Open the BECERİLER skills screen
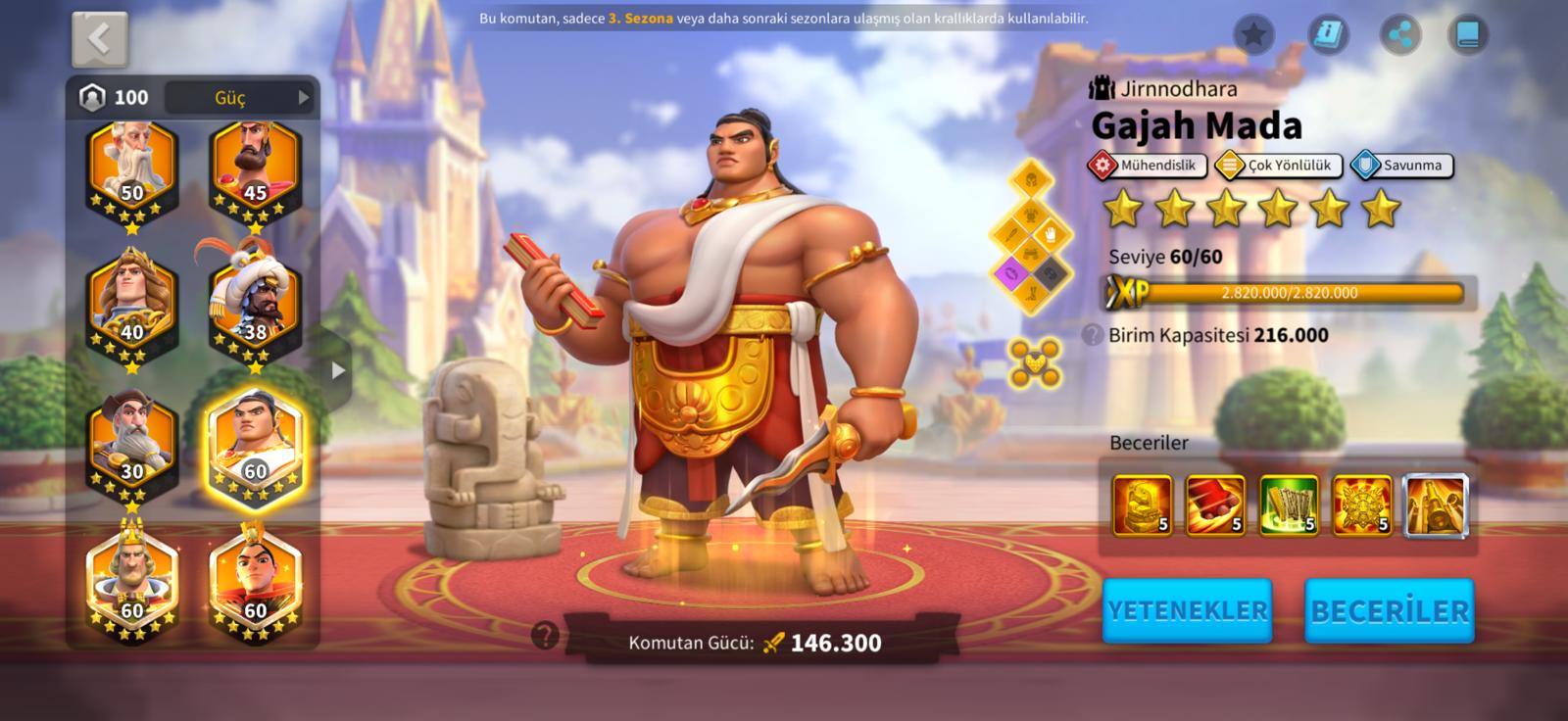Viewport: 1568px width, 721px height. pos(1390,610)
